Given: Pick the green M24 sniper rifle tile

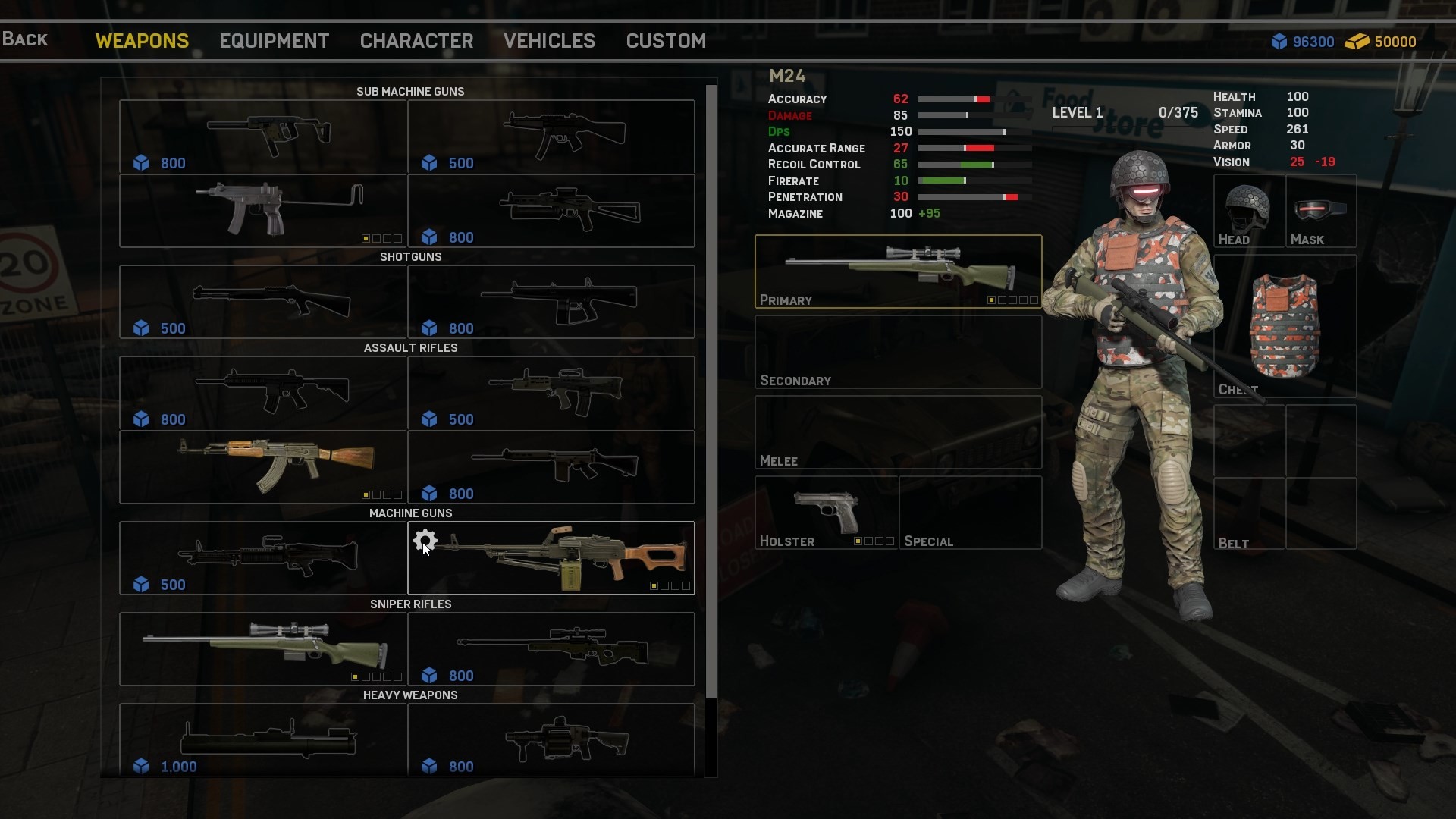Looking at the screenshot, I should [x=263, y=649].
